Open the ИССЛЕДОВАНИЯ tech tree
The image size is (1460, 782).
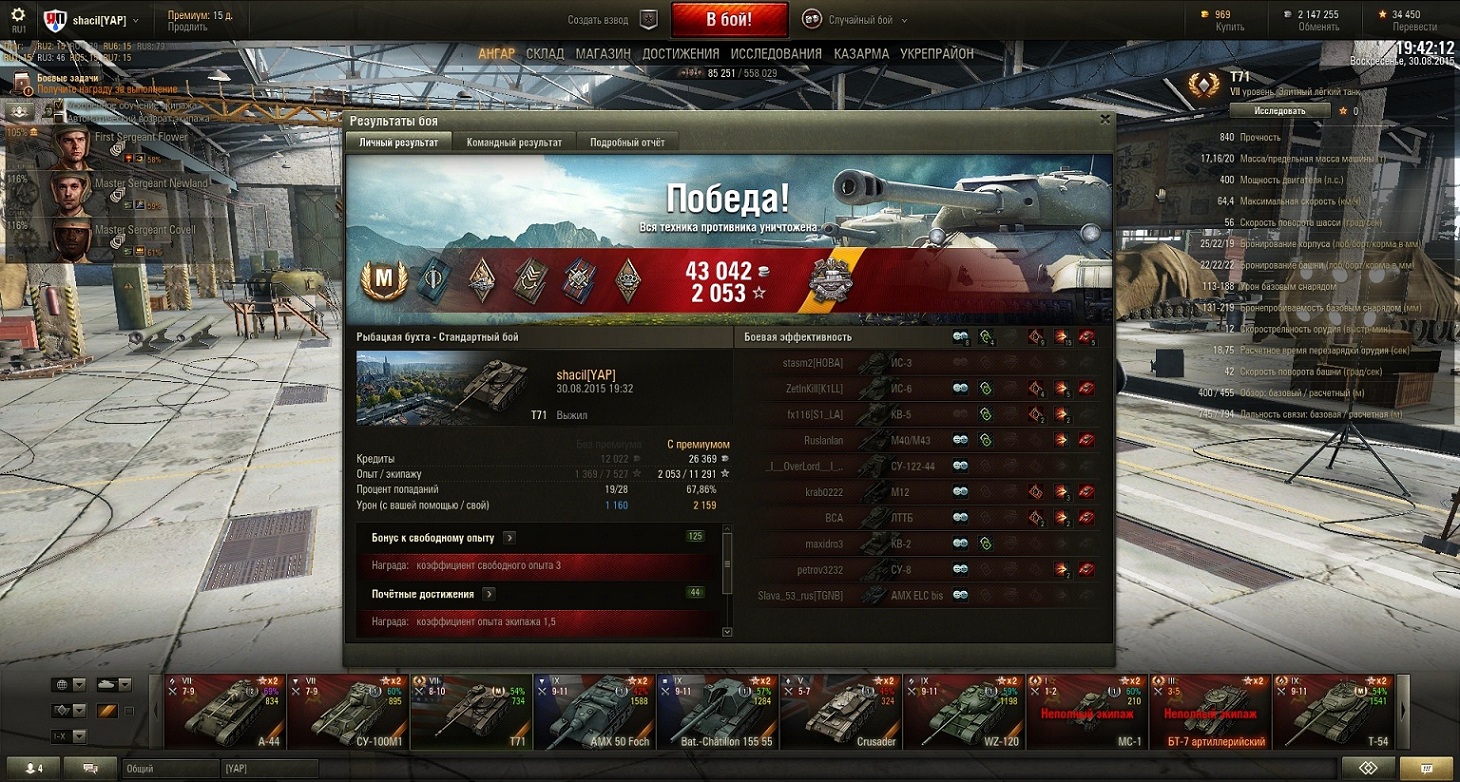(x=776, y=54)
